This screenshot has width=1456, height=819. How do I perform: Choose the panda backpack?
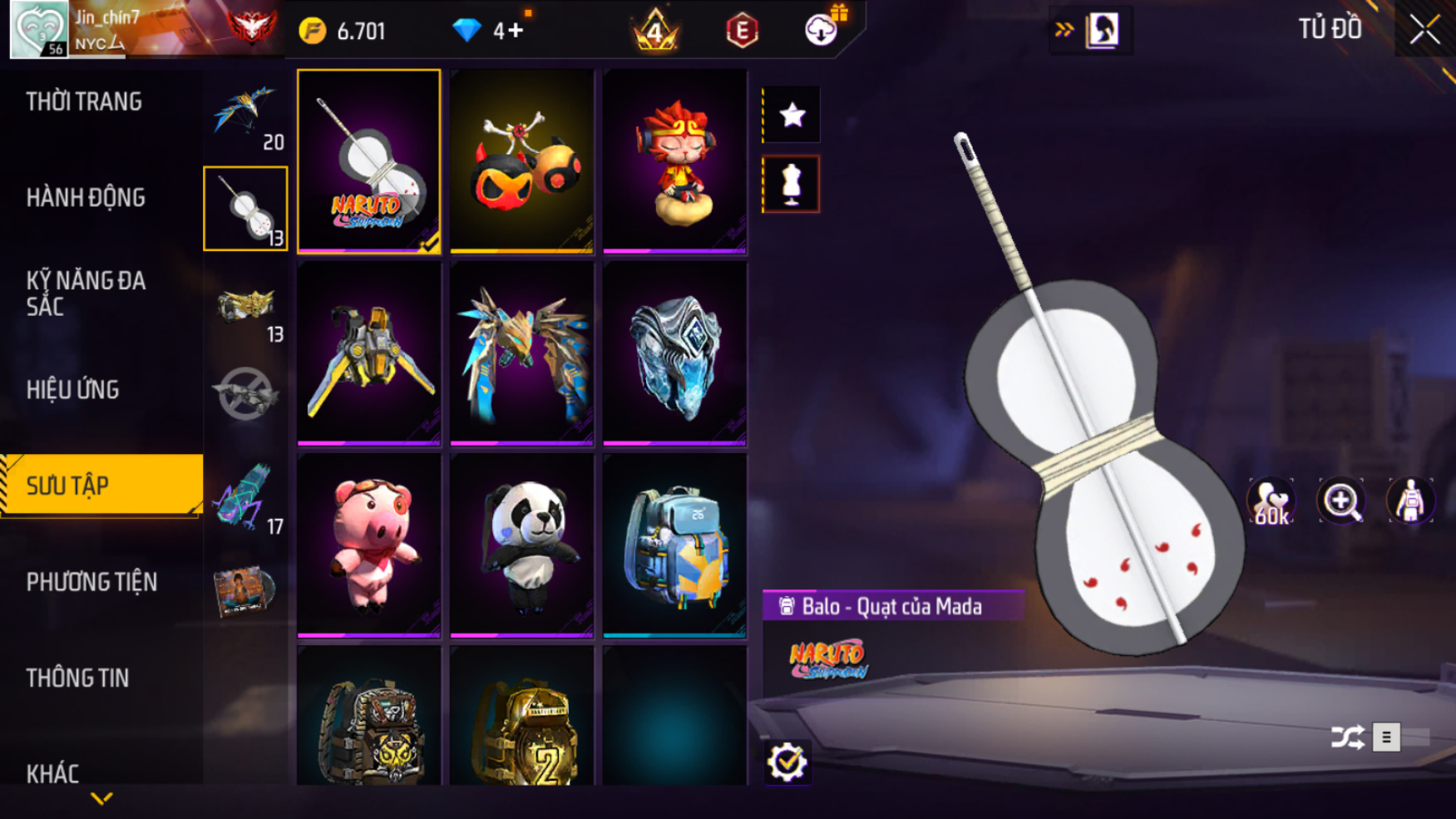(x=521, y=545)
